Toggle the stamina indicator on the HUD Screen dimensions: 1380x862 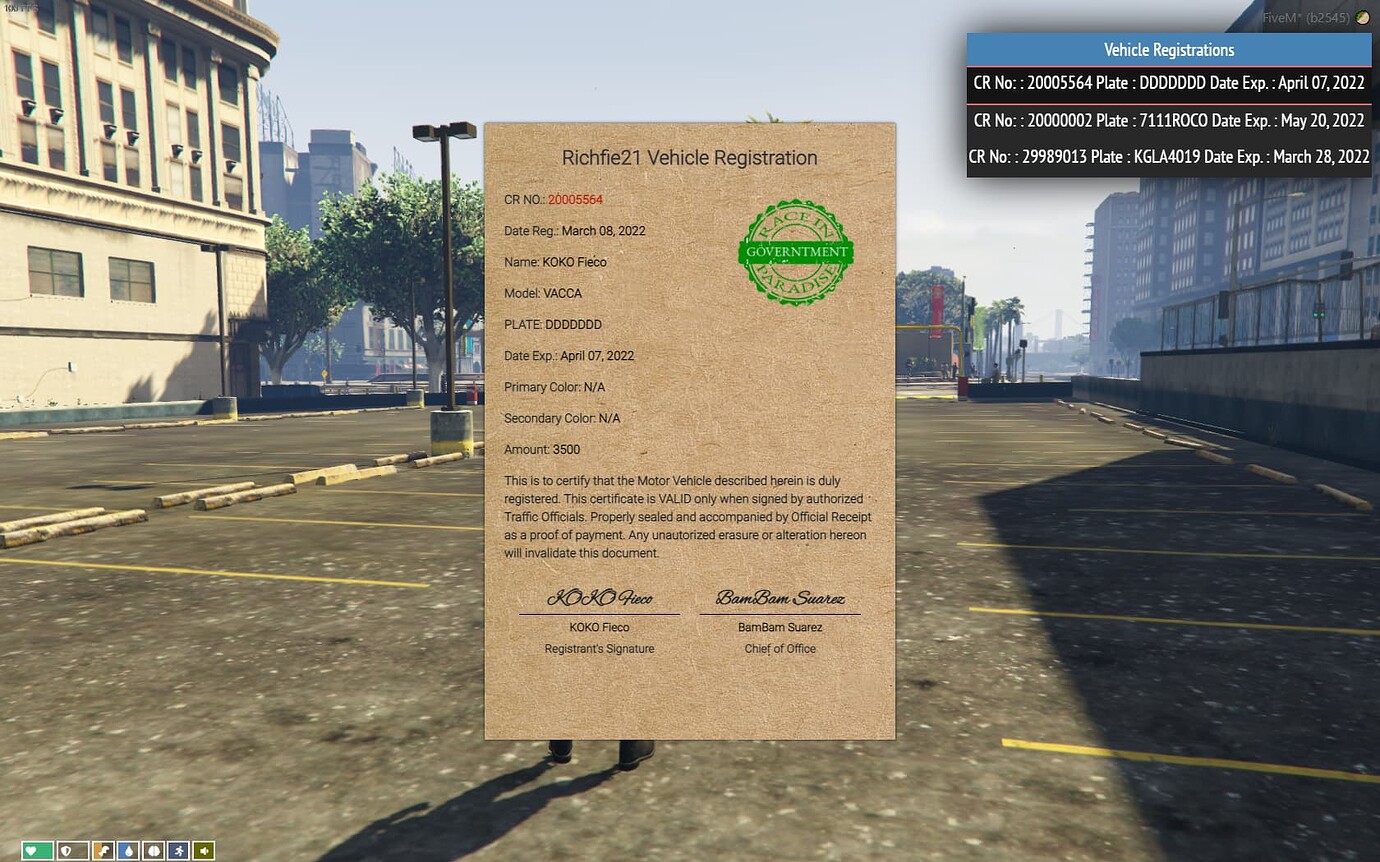pyautogui.click(x=178, y=850)
